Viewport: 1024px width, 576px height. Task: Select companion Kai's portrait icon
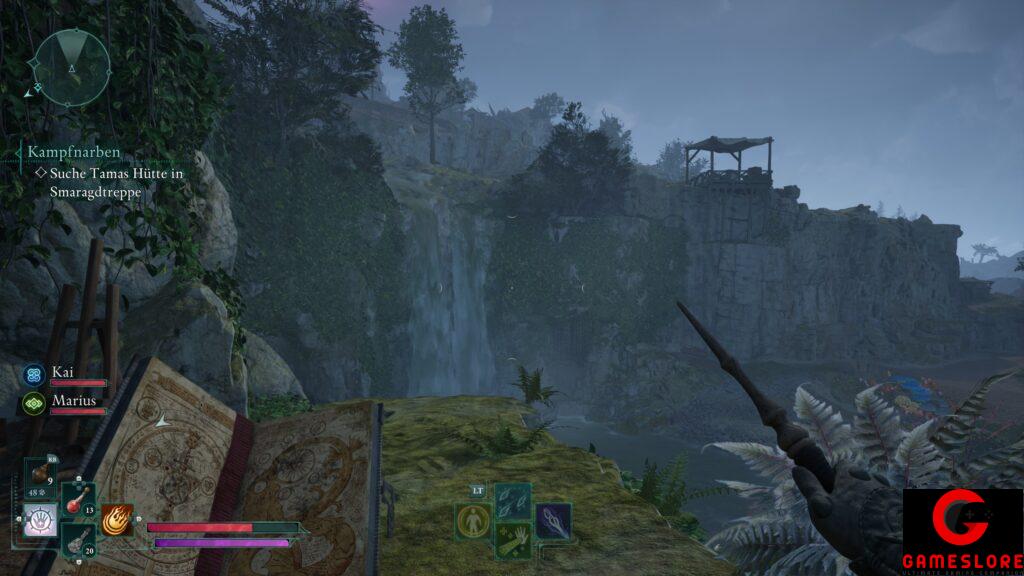pyautogui.click(x=33, y=375)
